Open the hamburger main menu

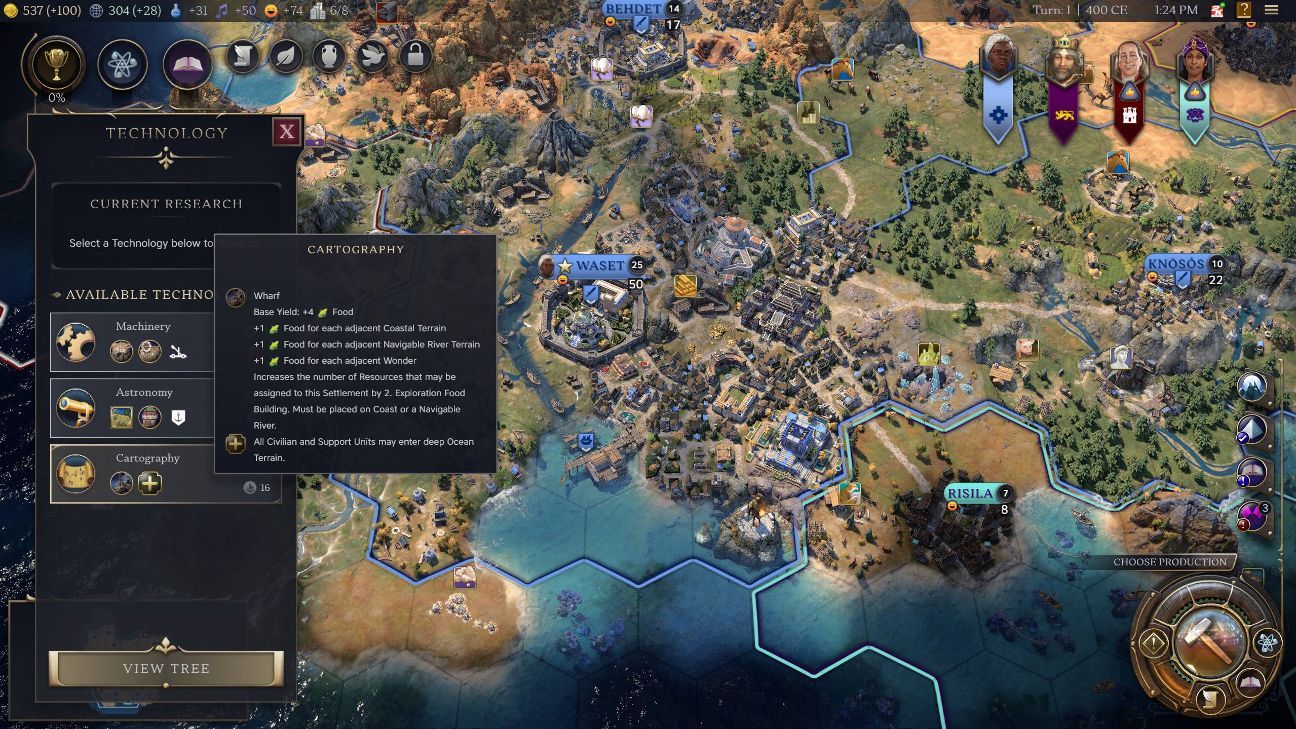[1271, 10]
